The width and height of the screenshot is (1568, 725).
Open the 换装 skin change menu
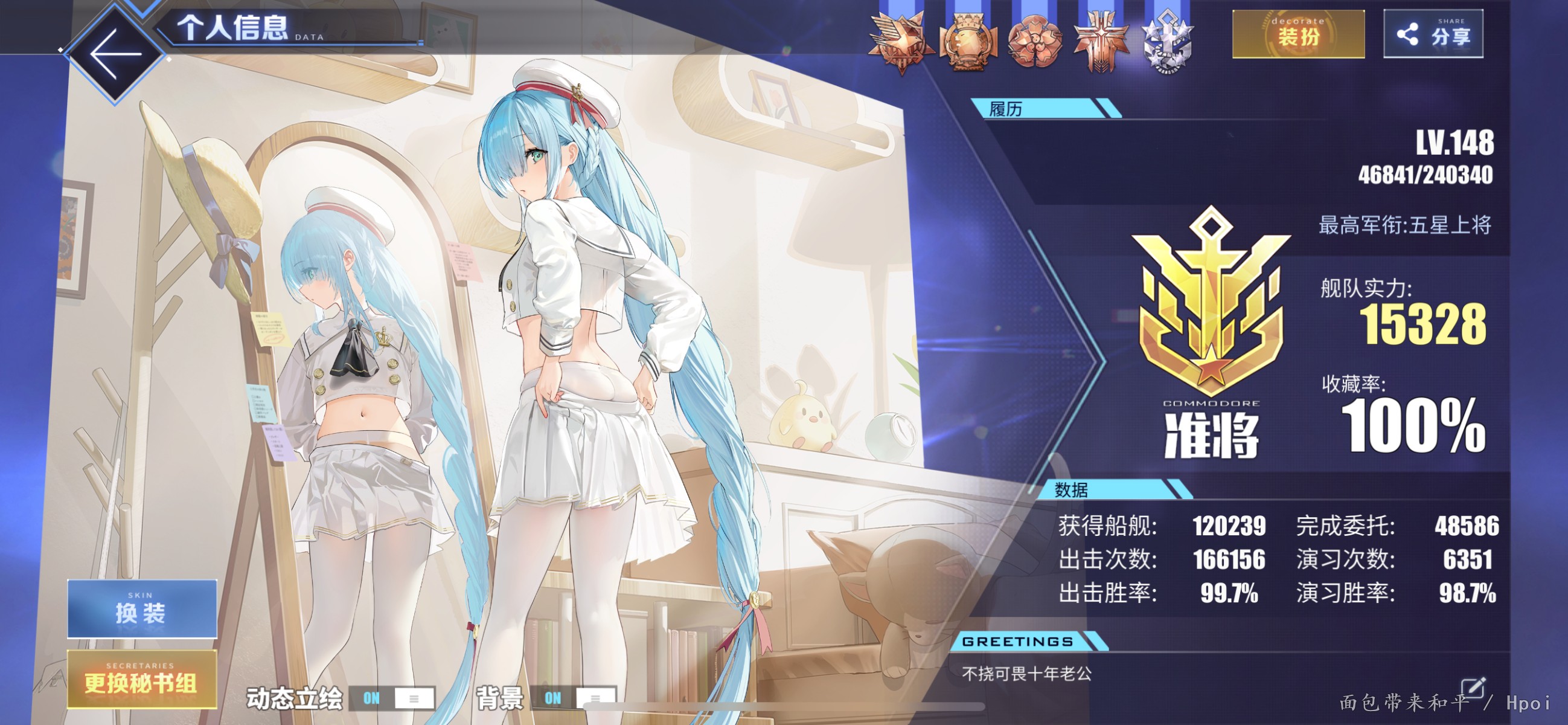pos(142,608)
